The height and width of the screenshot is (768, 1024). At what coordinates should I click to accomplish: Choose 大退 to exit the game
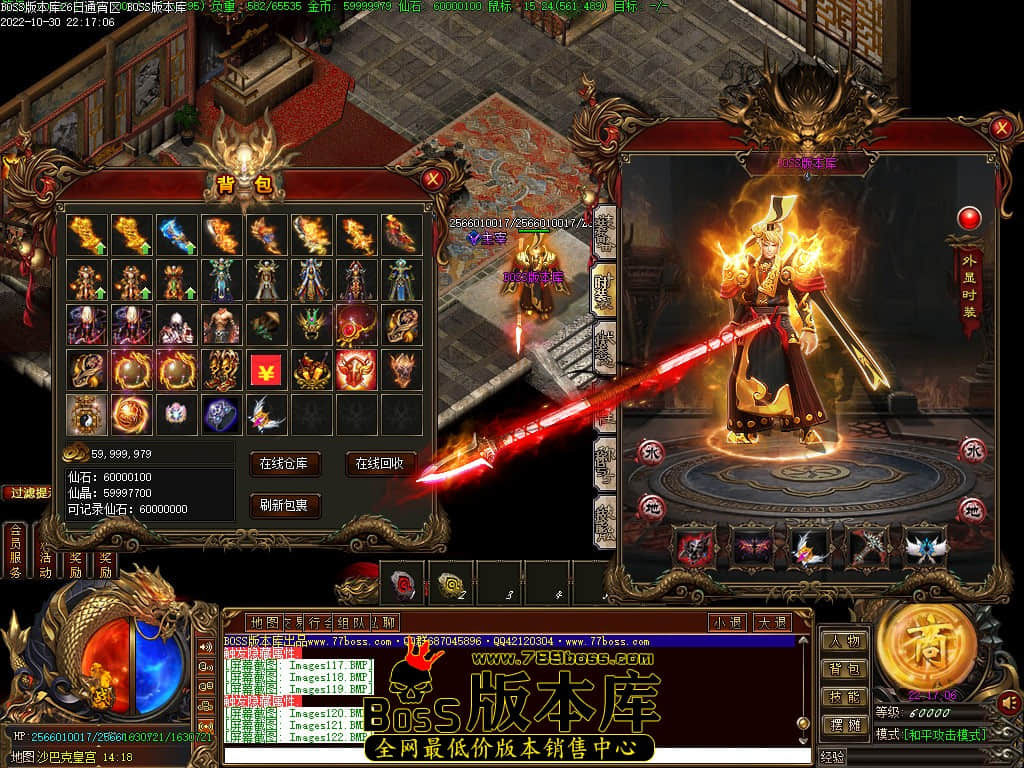click(x=771, y=622)
